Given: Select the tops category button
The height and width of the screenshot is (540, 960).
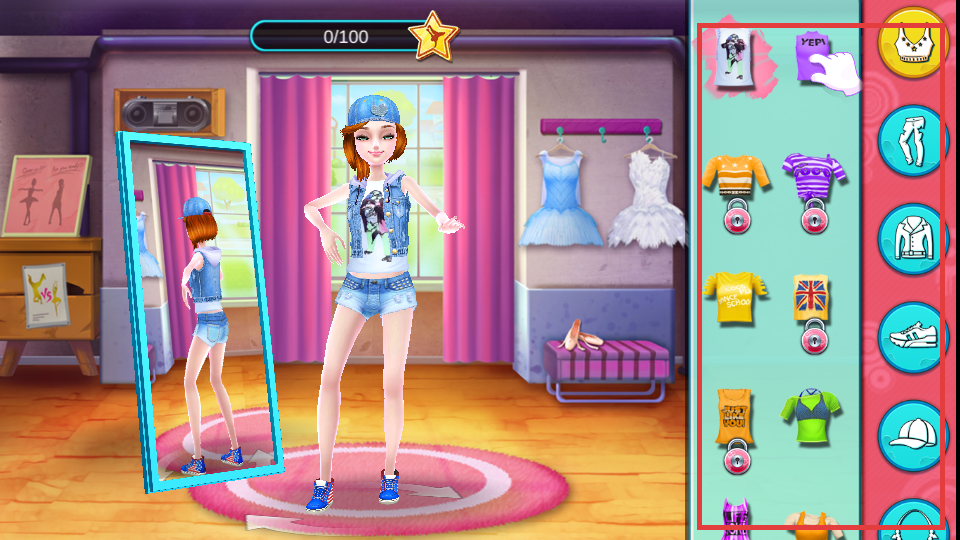Looking at the screenshot, I should click(x=913, y=43).
